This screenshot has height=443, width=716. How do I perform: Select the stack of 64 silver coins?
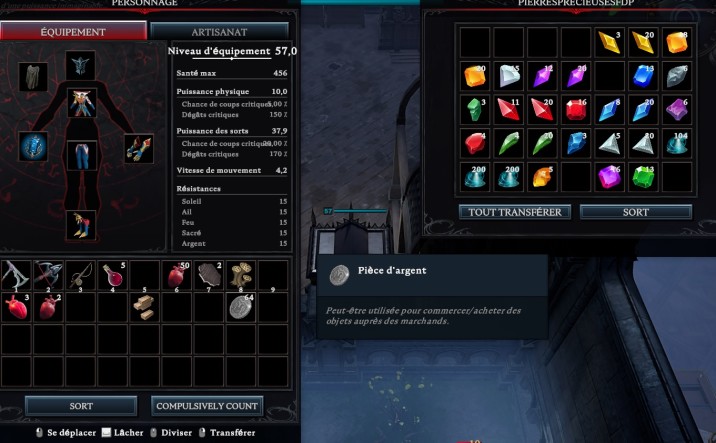pyautogui.click(x=241, y=307)
